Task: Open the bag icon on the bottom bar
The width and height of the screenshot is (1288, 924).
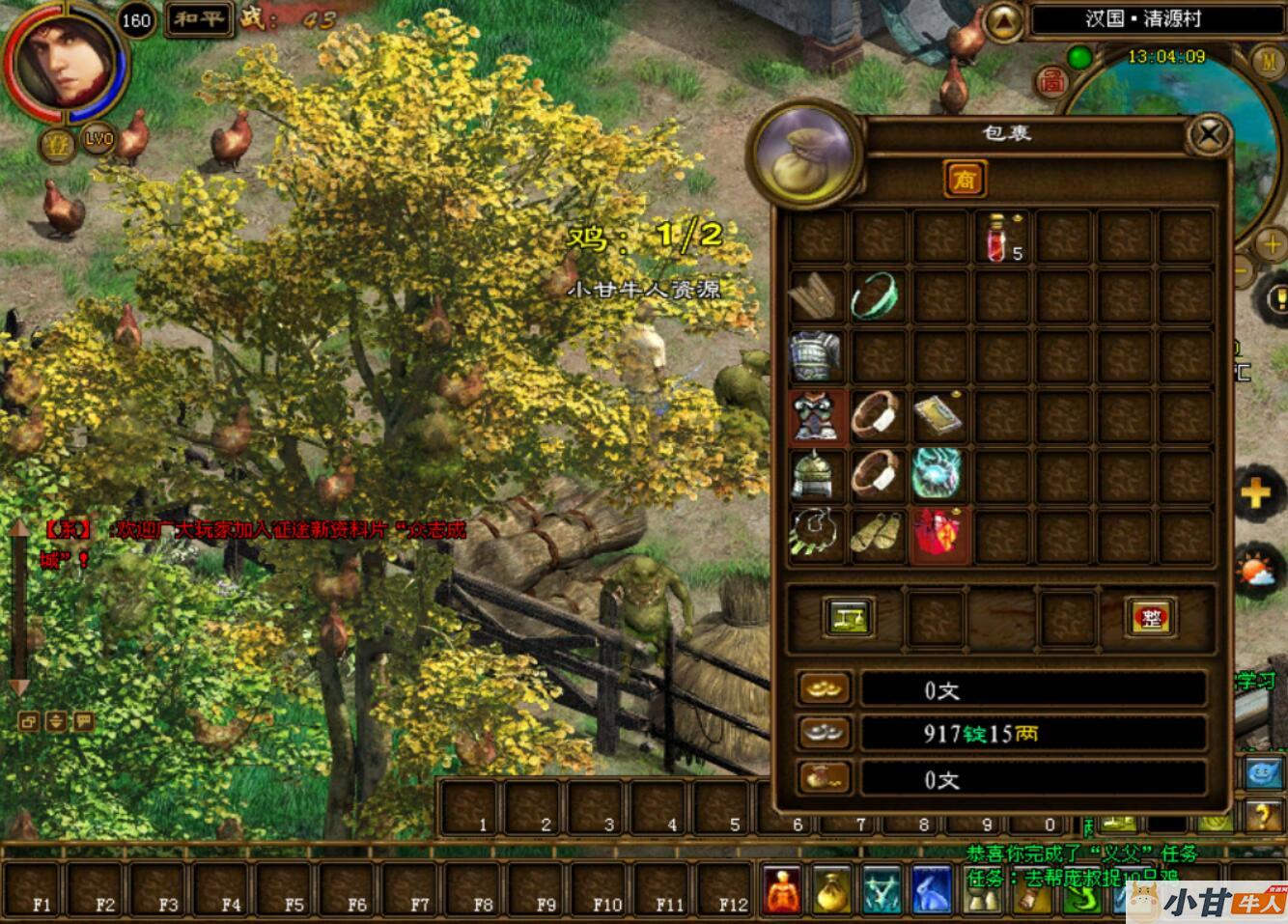Action: point(831,889)
